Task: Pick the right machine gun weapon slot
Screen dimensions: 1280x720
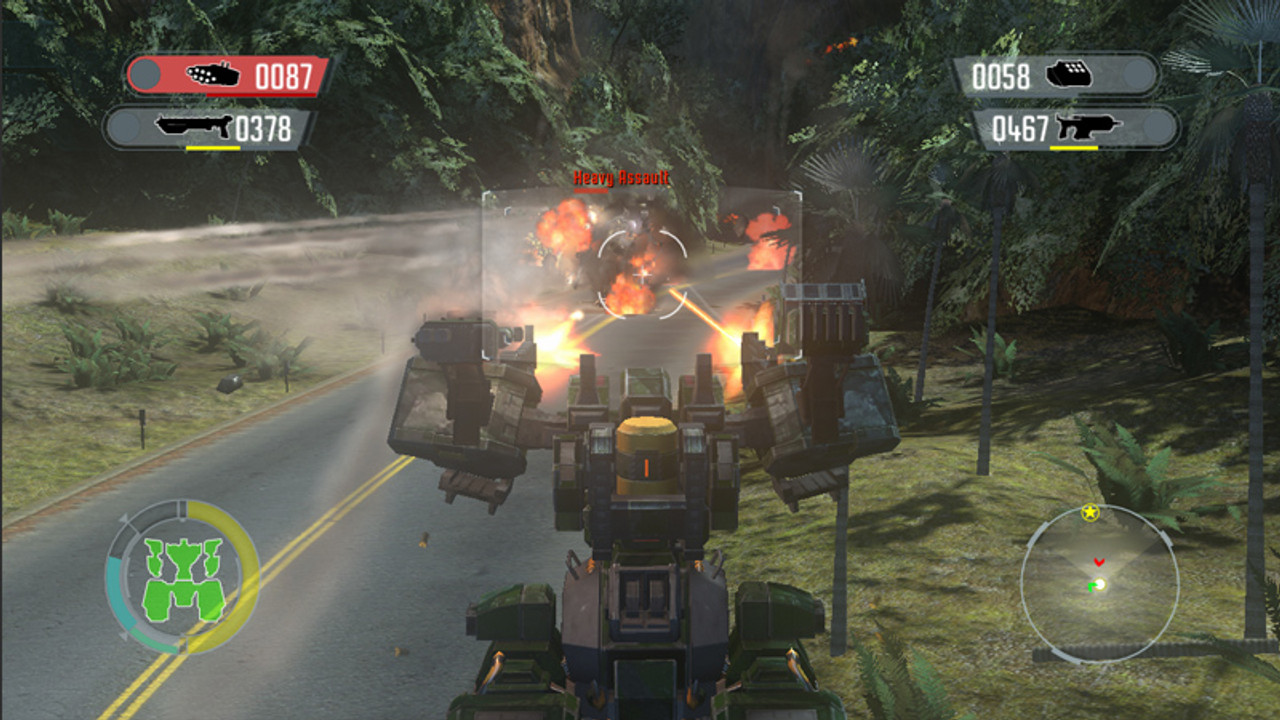Action: click(x=1074, y=128)
